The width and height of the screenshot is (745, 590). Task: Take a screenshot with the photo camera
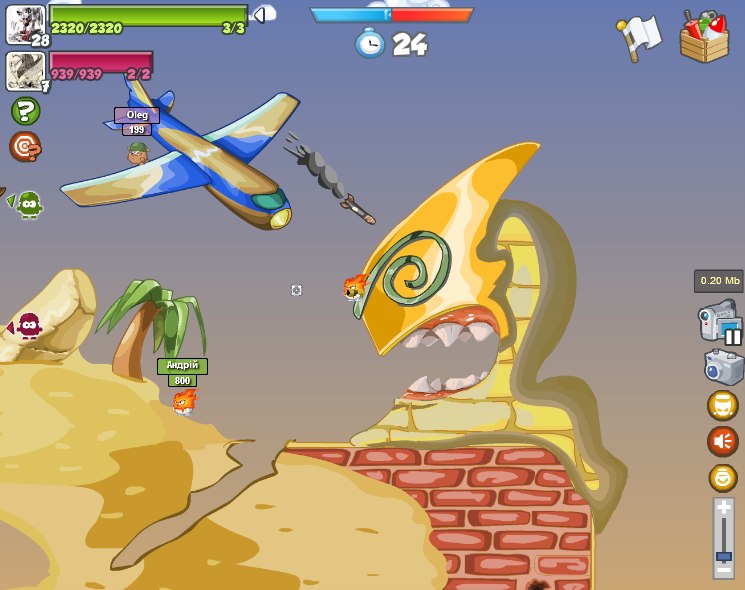point(723,366)
